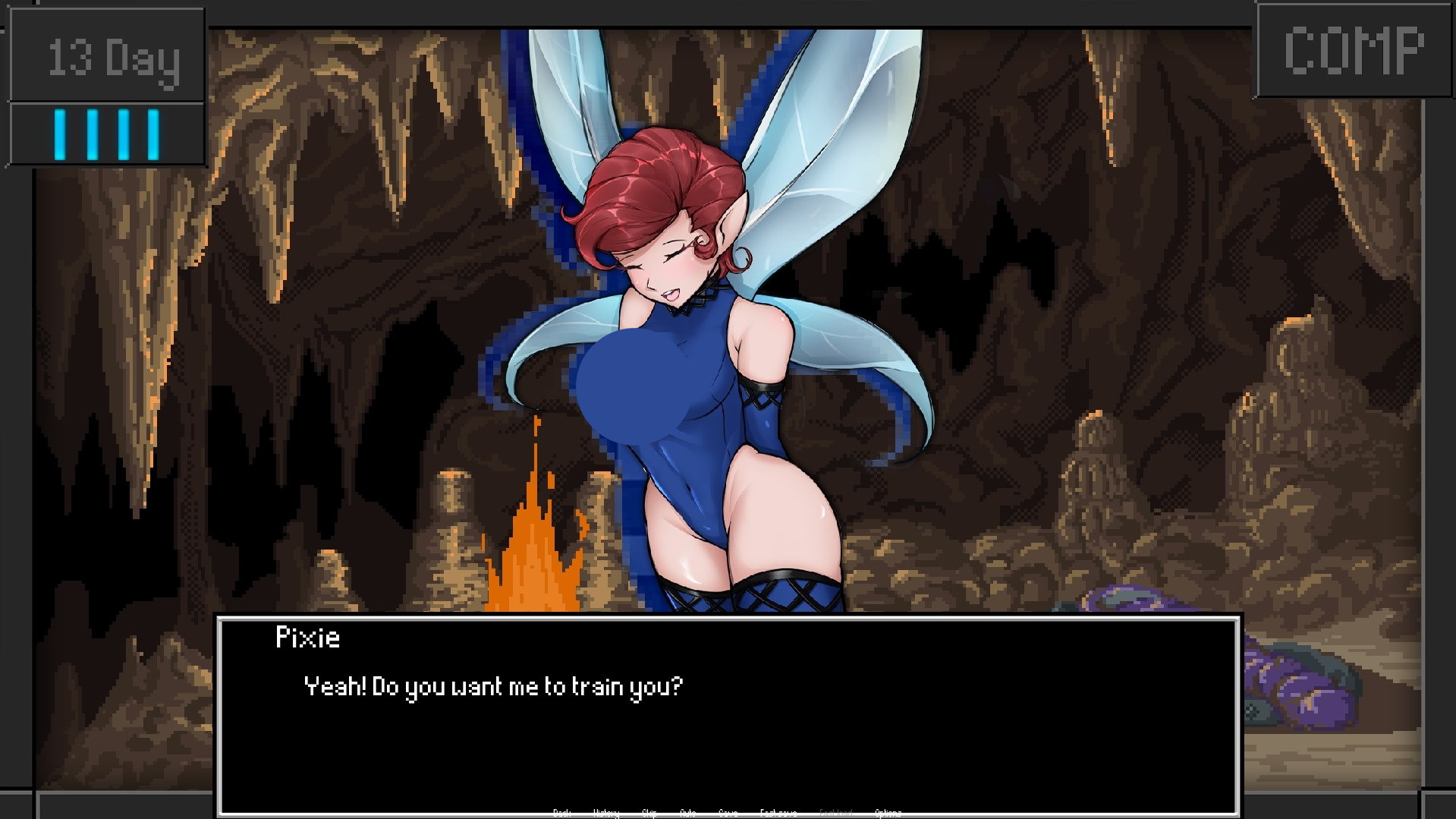The height and width of the screenshot is (819, 1456).
Task: Turn on text skipping via "Skip"
Action: (651, 812)
